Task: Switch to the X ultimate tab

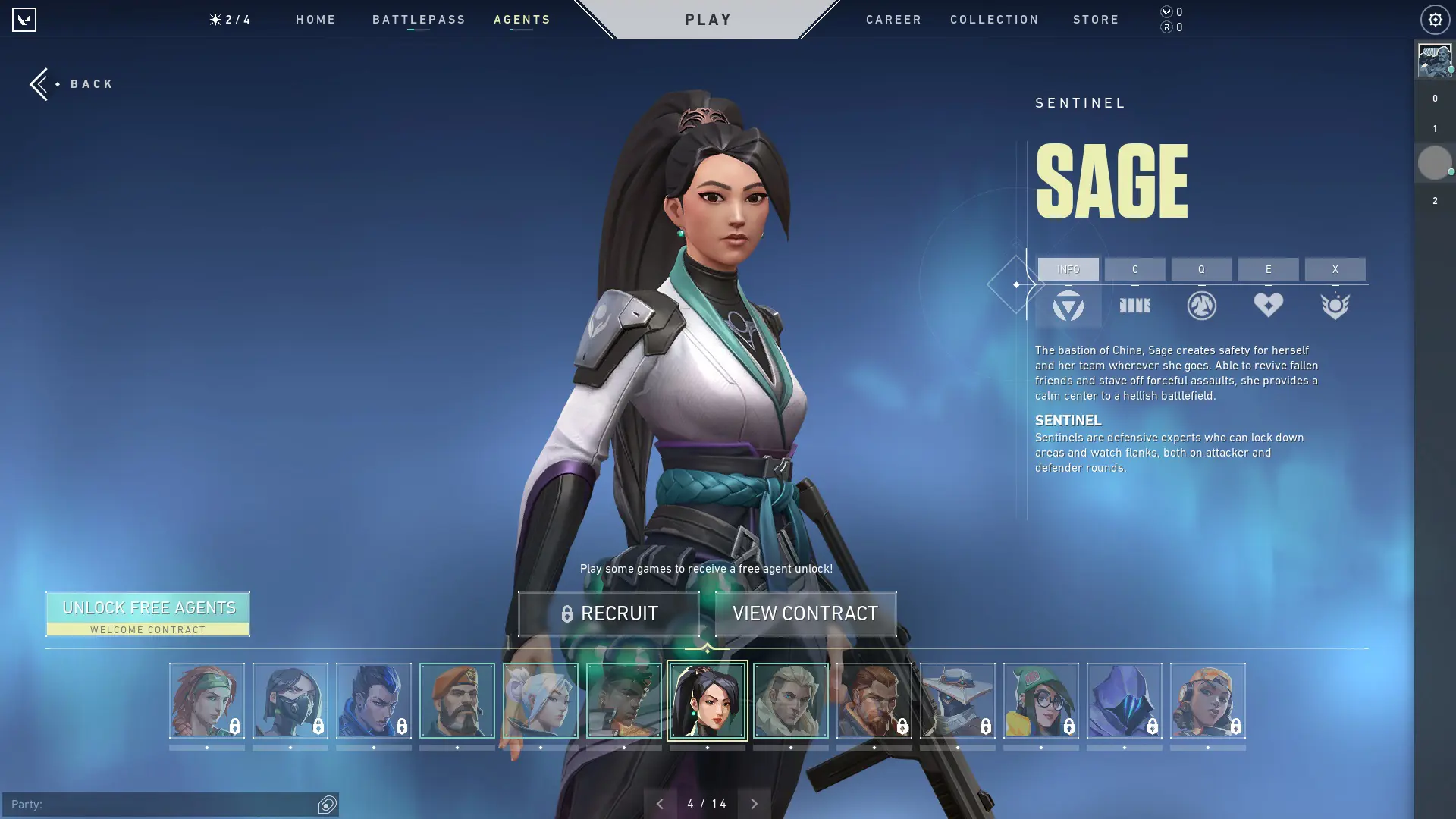Action: pyautogui.click(x=1335, y=269)
